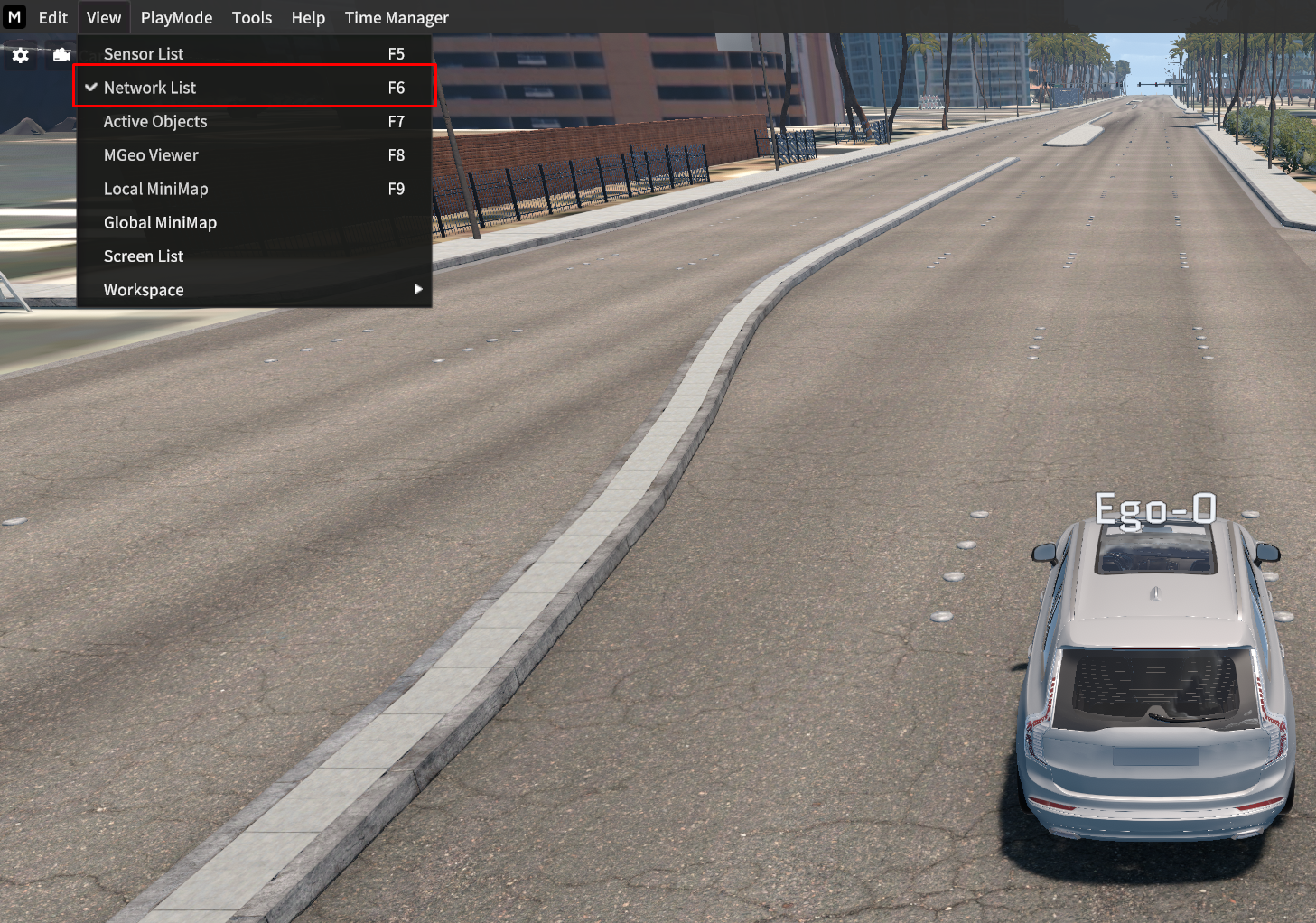Enable the Global MiniMap
This screenshot has height=923, width=1316.
[x=160, y=223]
